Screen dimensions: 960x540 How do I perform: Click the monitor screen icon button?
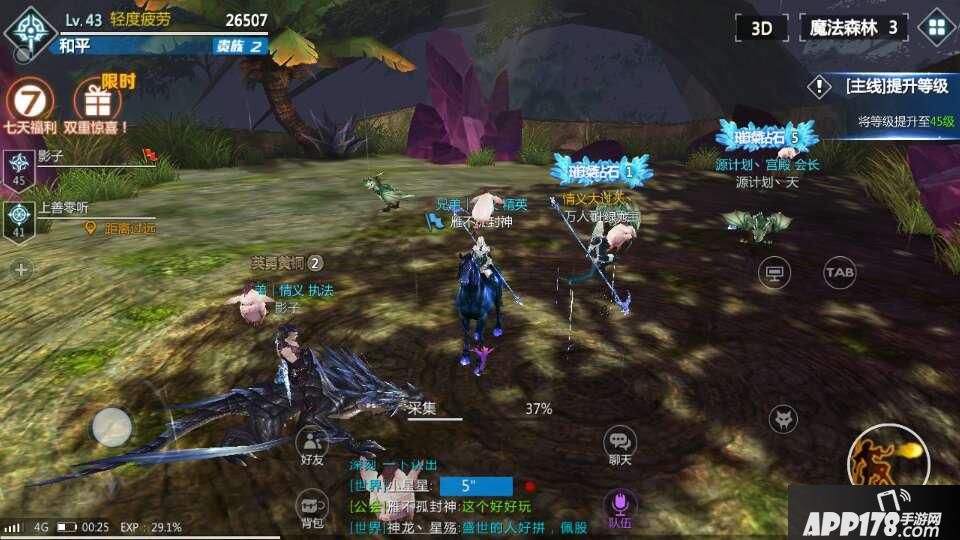point(774,271)
